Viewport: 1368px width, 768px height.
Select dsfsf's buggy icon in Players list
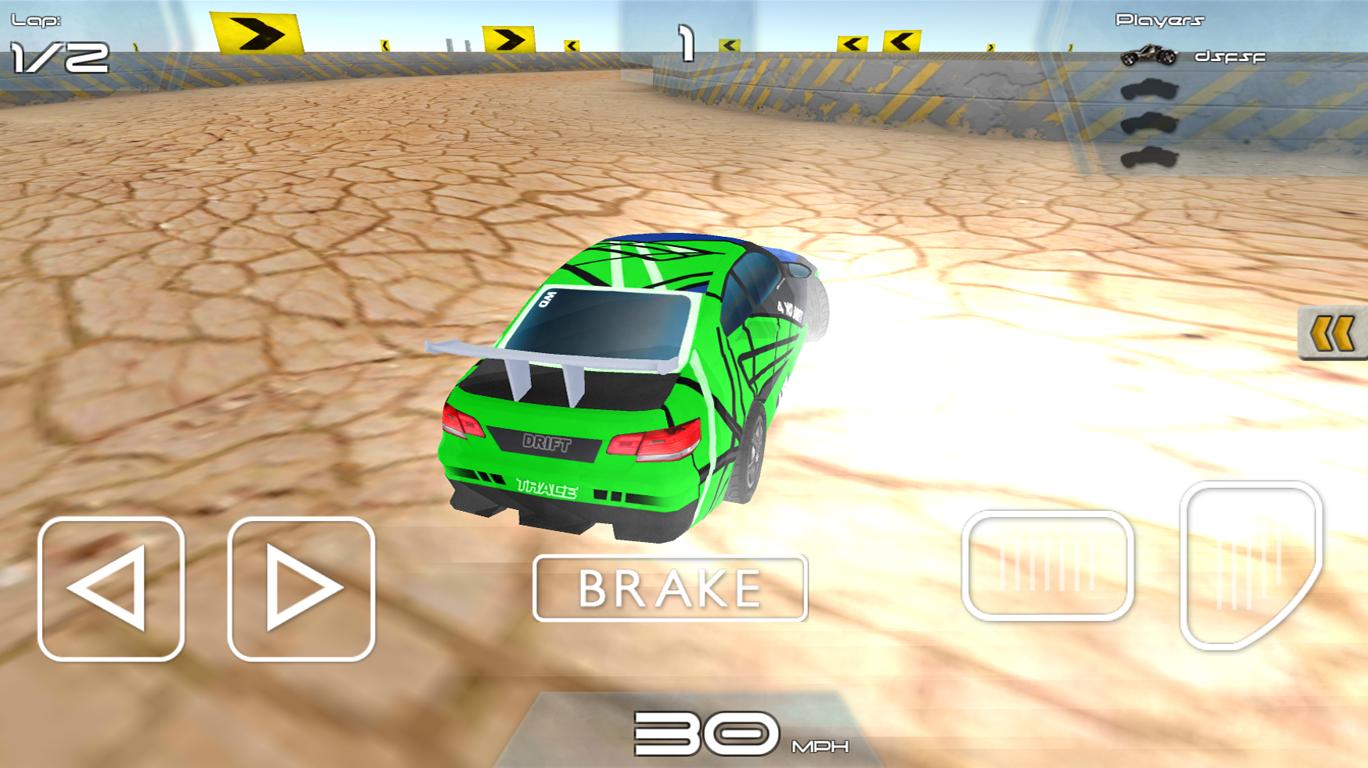1148,57
